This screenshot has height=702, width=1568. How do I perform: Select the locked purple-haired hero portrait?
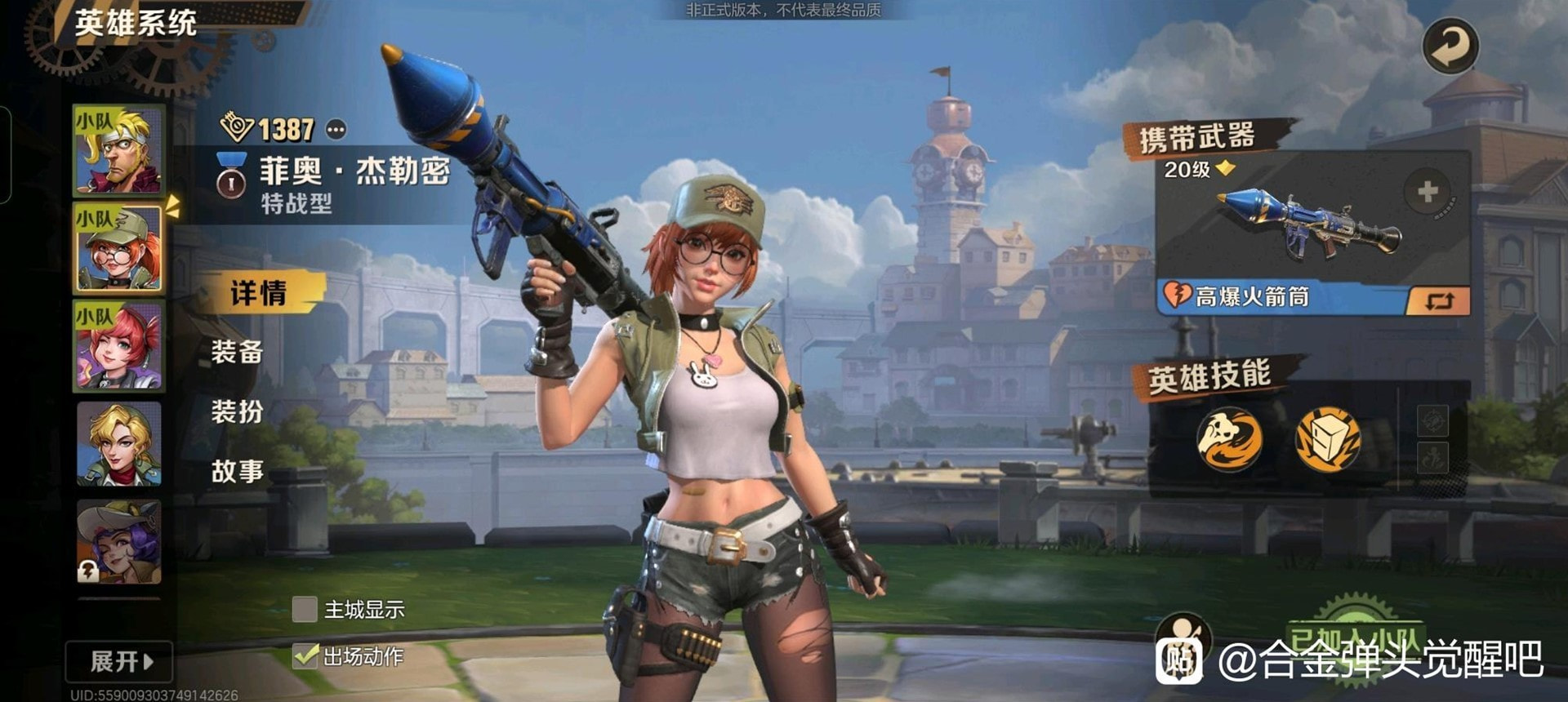[x=119, y=542]
